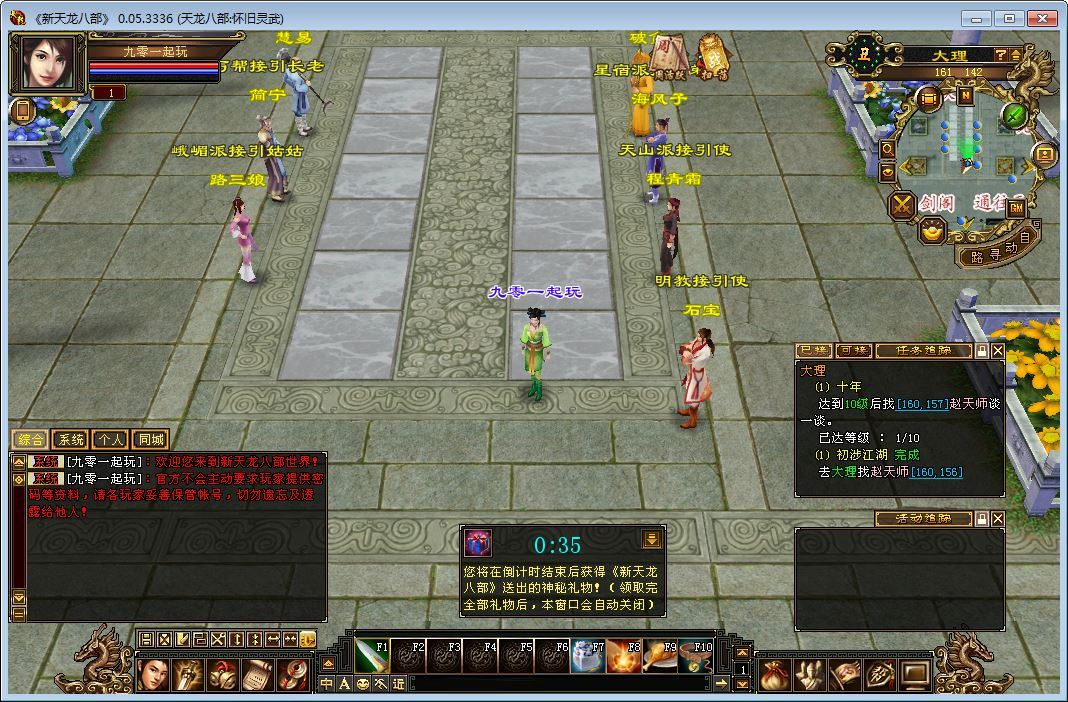This screenshot has width=1068, height=702.
Task: Activate the F1 sword skill slot
Action: tap(372, 656)
